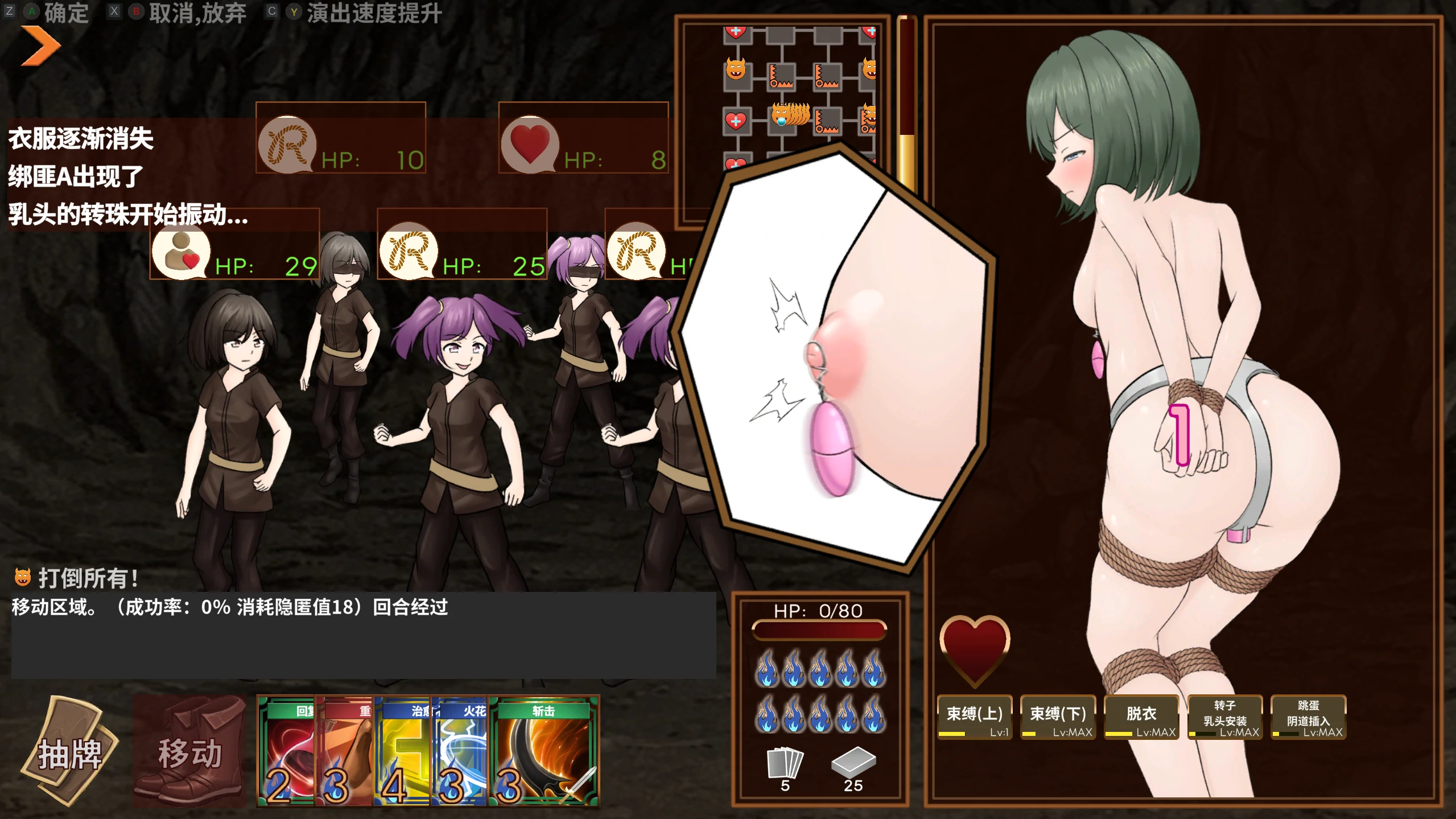The width and height of the screenshot is (1456, 819).
Task: Click the battle log showing 移动区域 message
Action: click(x=228, y=608)
